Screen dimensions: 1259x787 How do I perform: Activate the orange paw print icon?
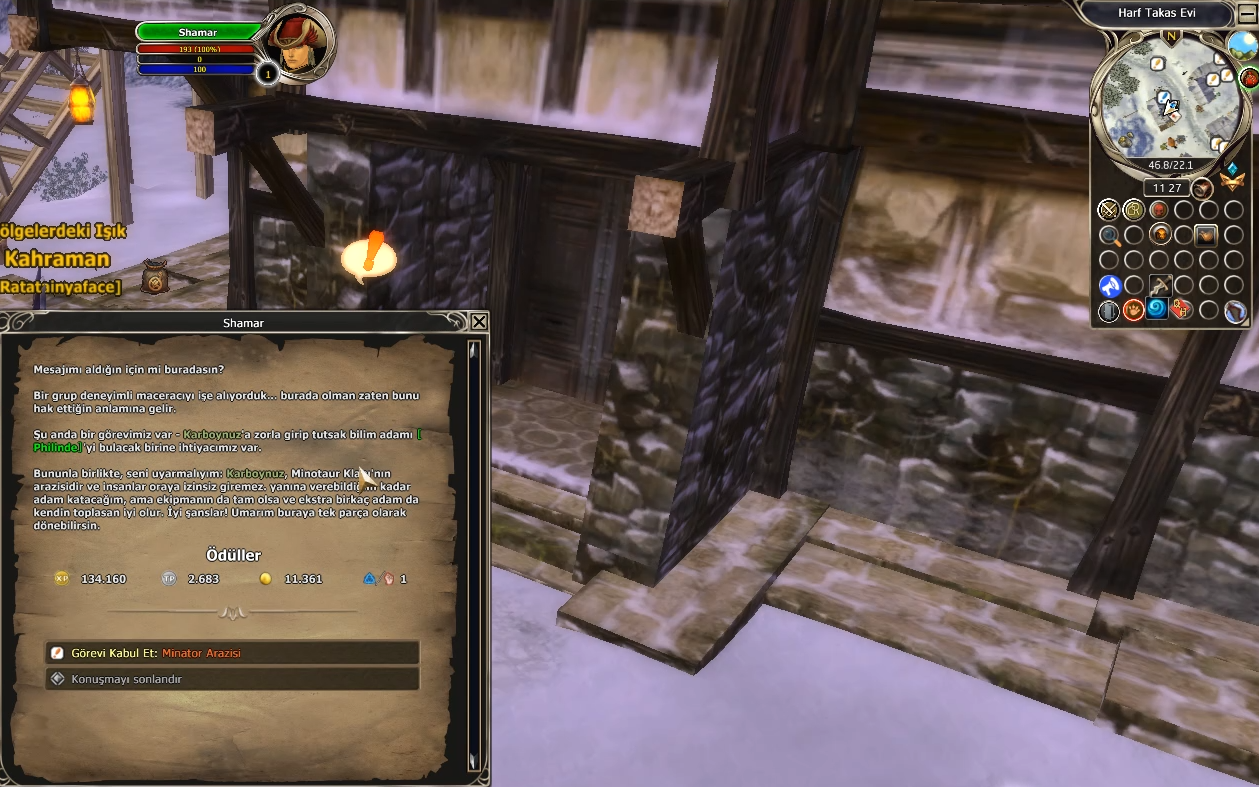click(x=1133, y=310)
